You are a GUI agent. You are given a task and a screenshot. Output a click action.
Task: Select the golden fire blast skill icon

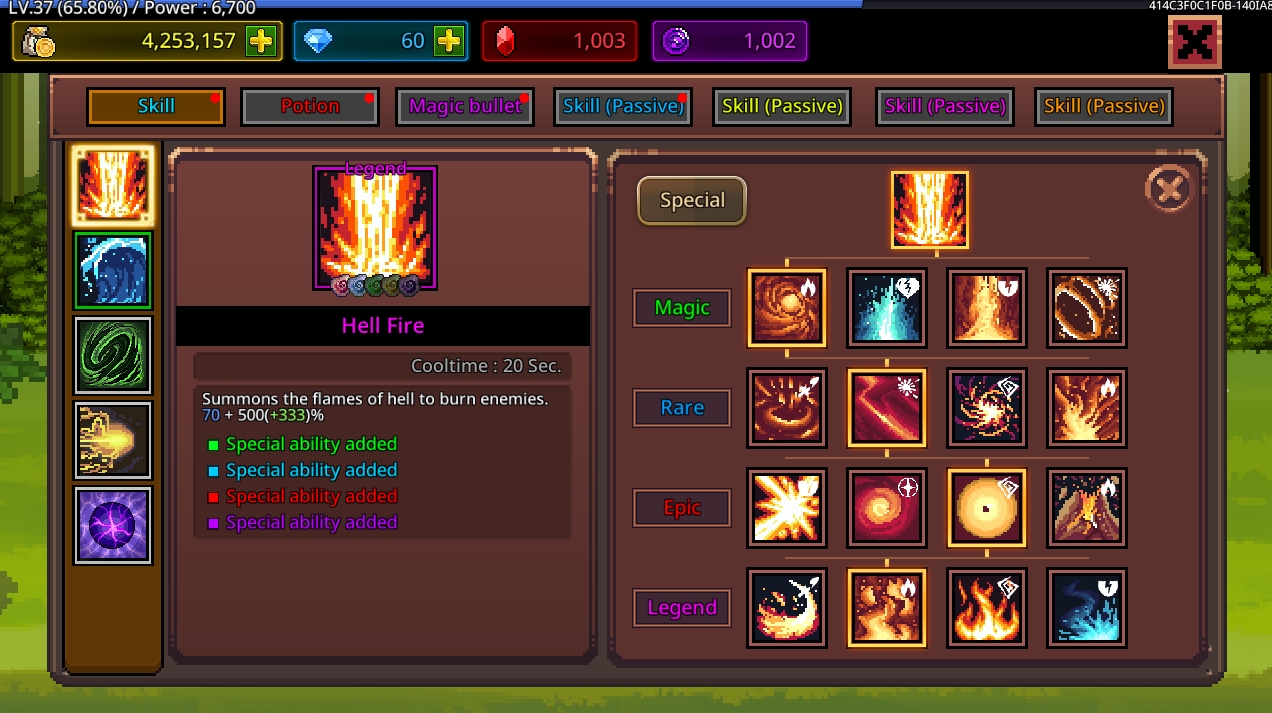(112, 440)
